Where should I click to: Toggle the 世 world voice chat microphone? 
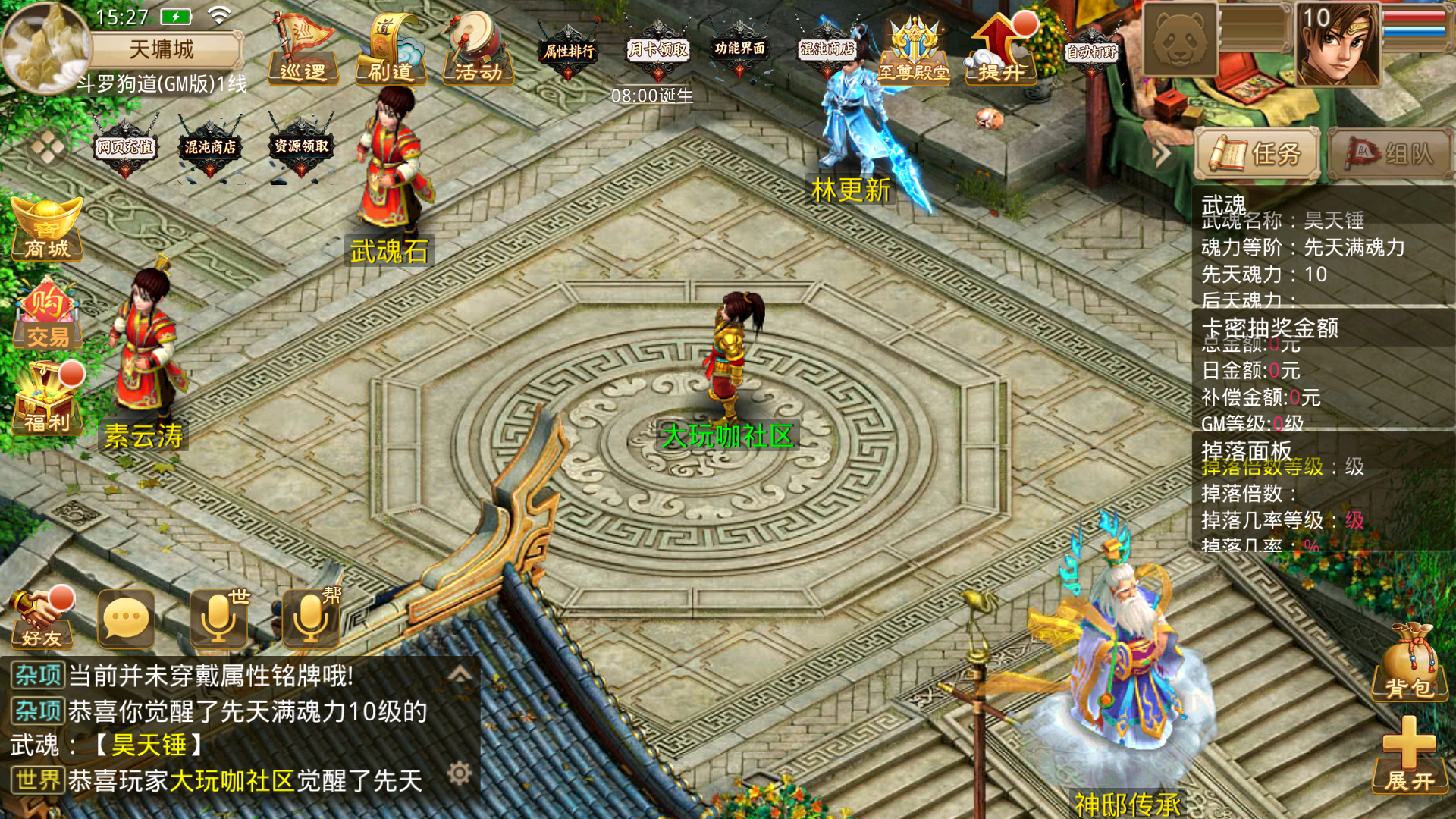click(x=218, y=618)
